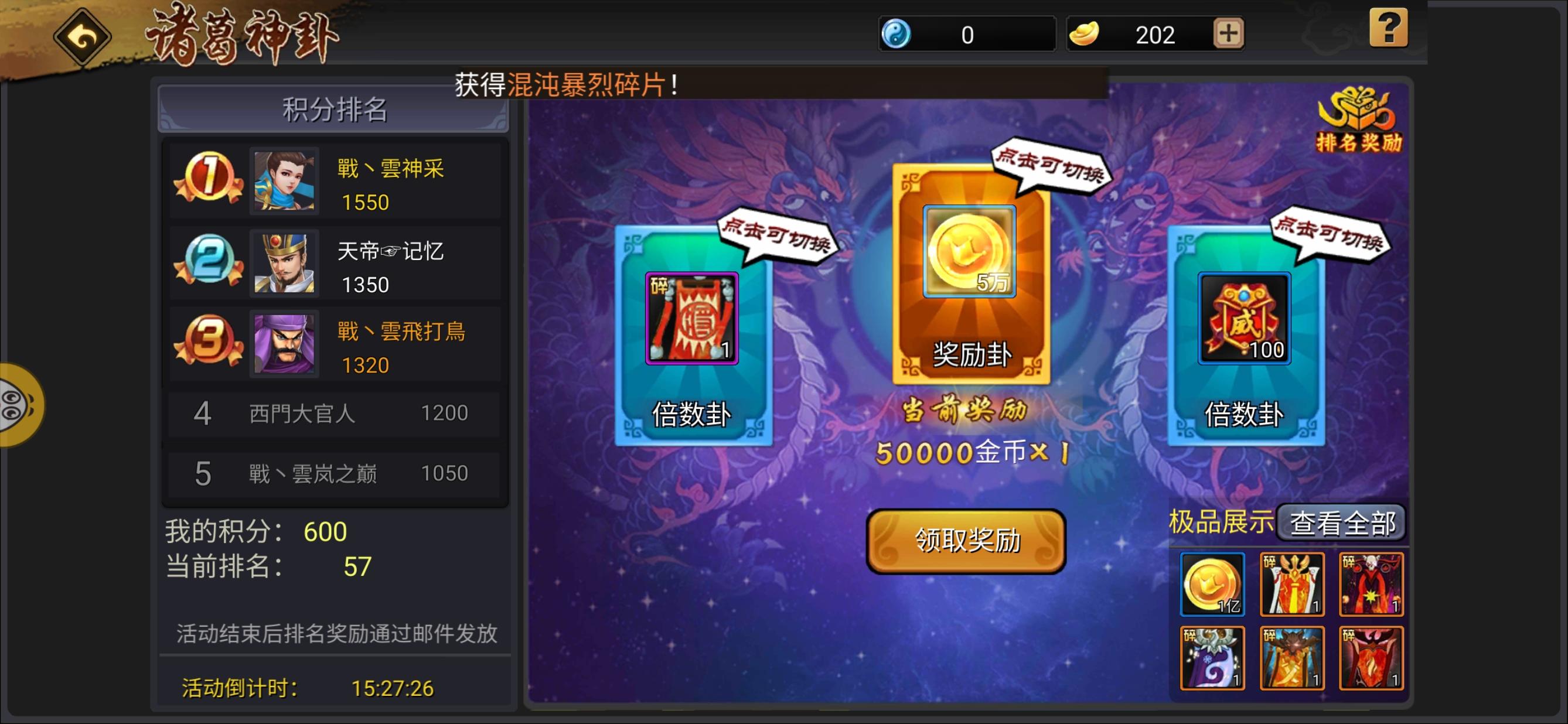
Task: Tap the yin-yang currency icon
Action: point(897,33)
